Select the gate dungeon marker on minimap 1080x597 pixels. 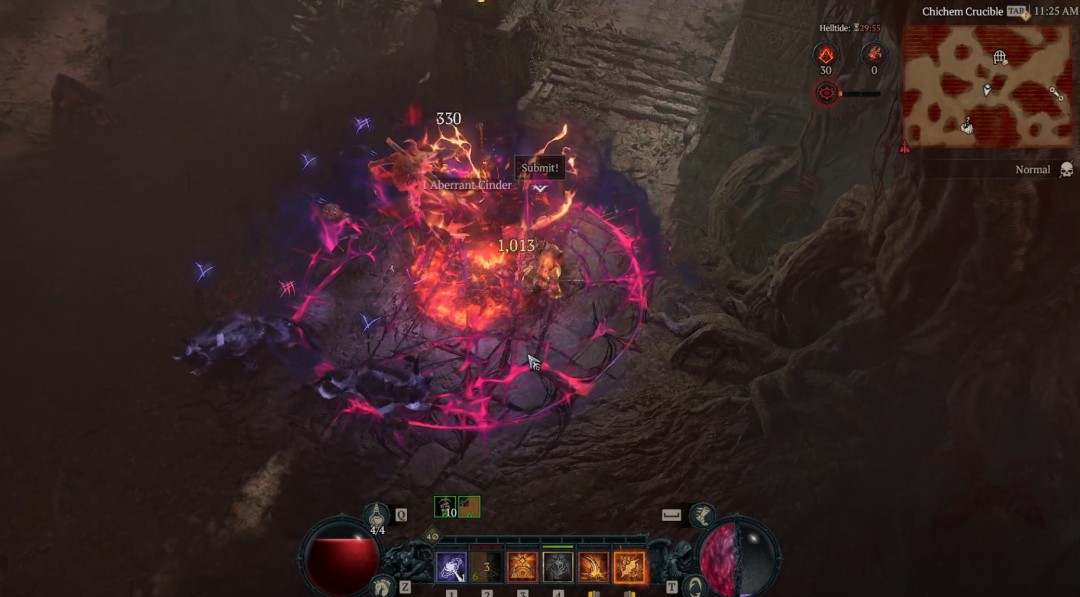click(999, 58)
